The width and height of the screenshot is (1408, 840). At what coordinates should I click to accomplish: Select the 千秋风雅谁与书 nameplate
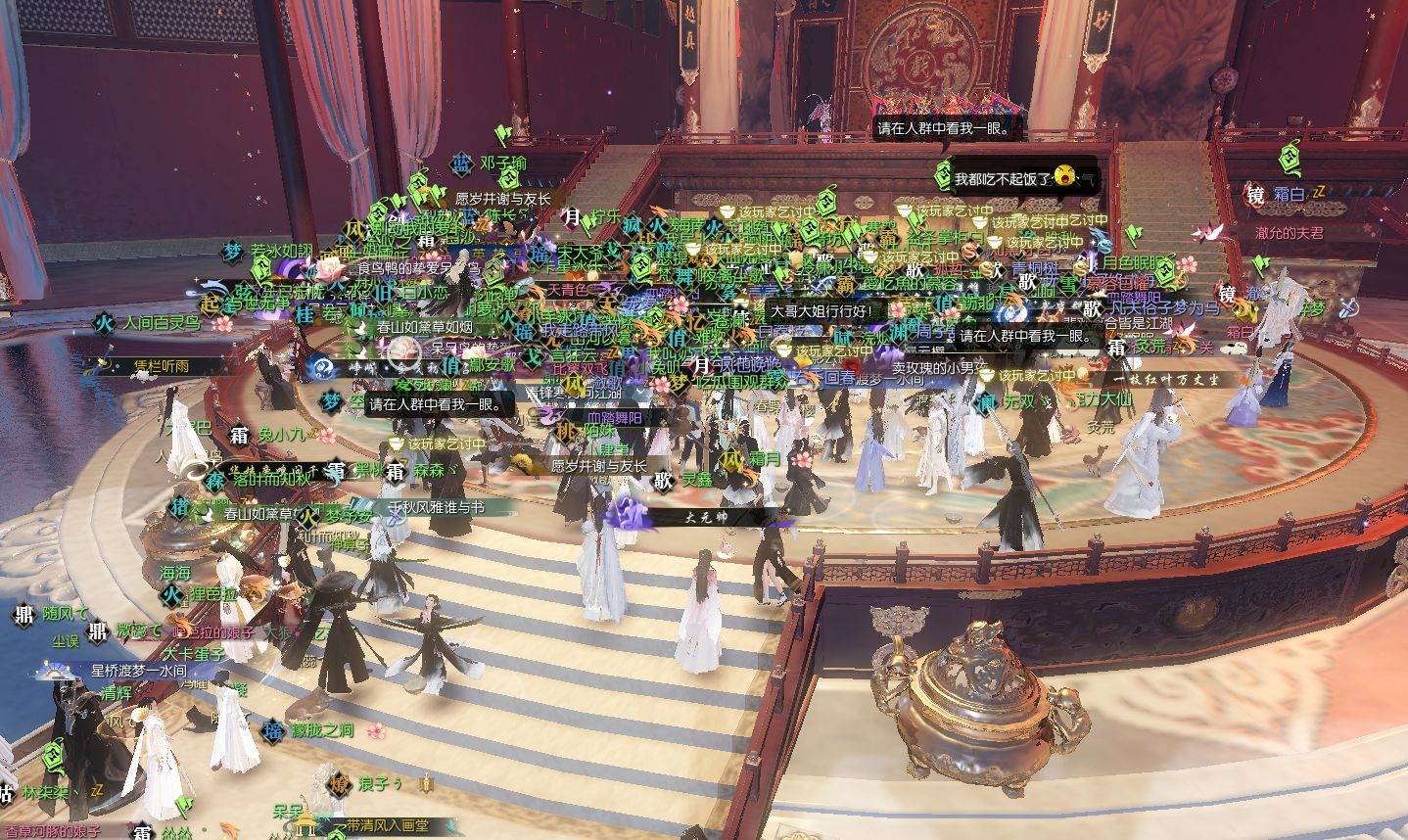[449, 507]
